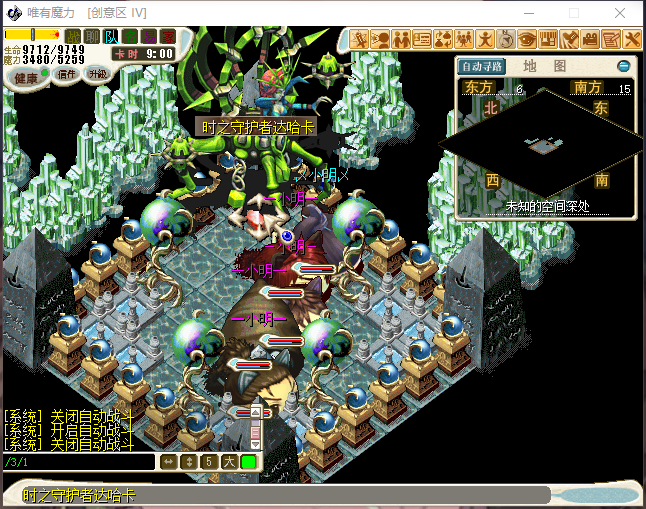
Task: Click the video camera icon in the toolbar
Action: (590, 40)
